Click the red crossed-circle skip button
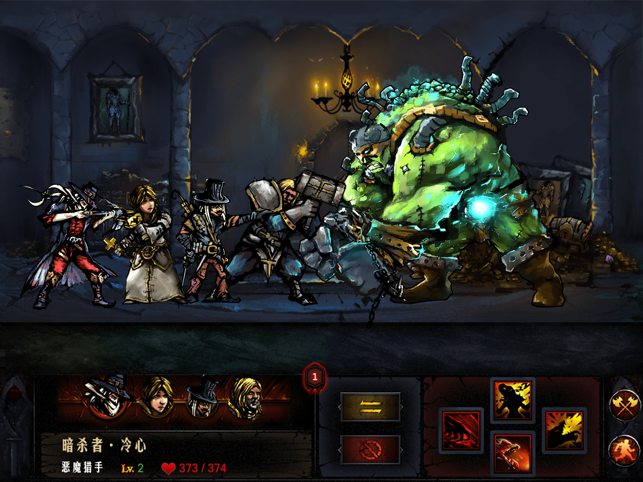643x482 pixels. point(370,449)
